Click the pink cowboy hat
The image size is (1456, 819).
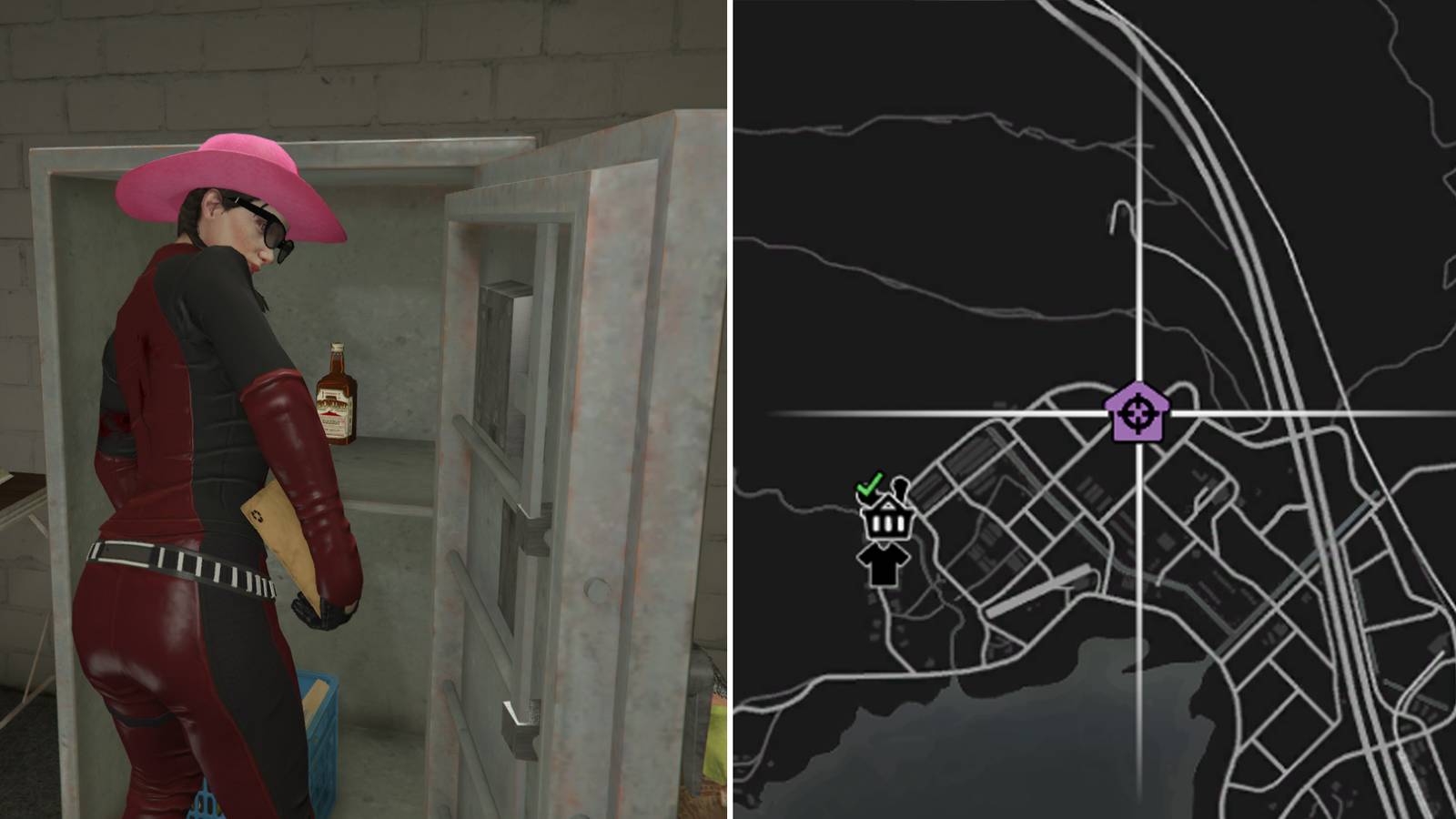coord(223,177)
